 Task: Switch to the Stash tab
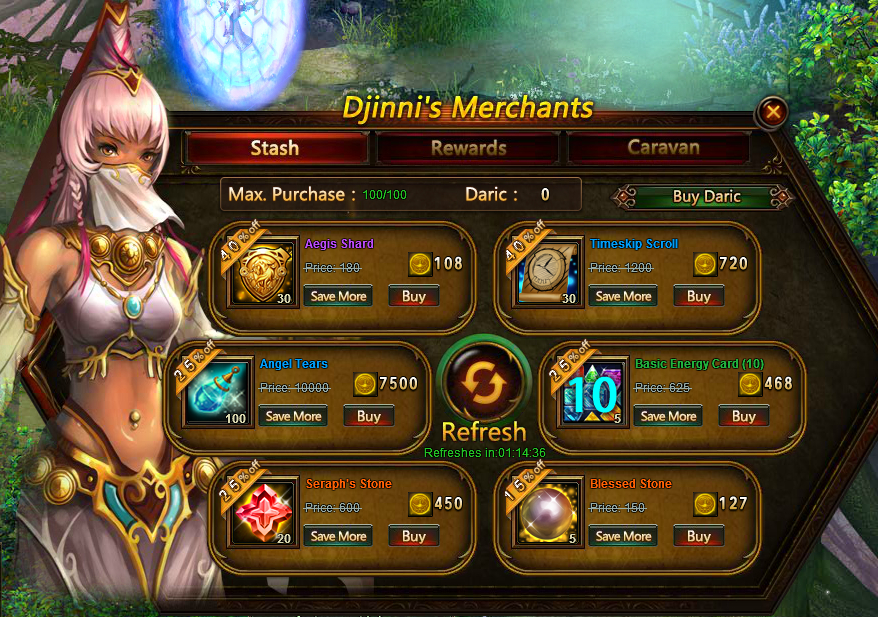point(275,148)
